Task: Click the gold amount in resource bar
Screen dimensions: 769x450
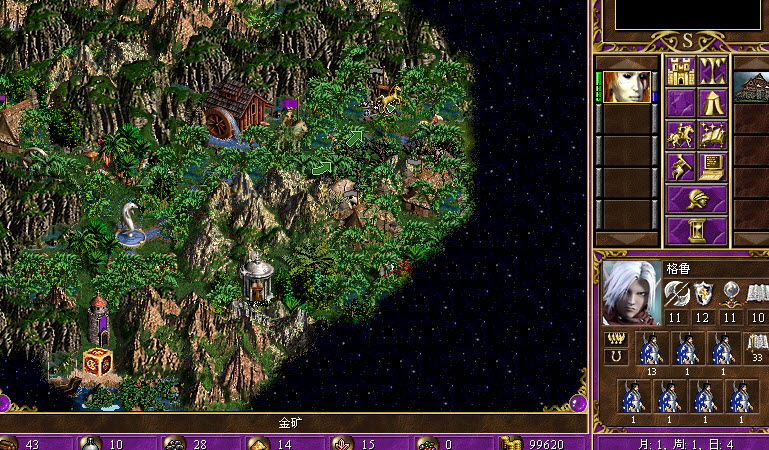Action: click(x=544, y=443)
